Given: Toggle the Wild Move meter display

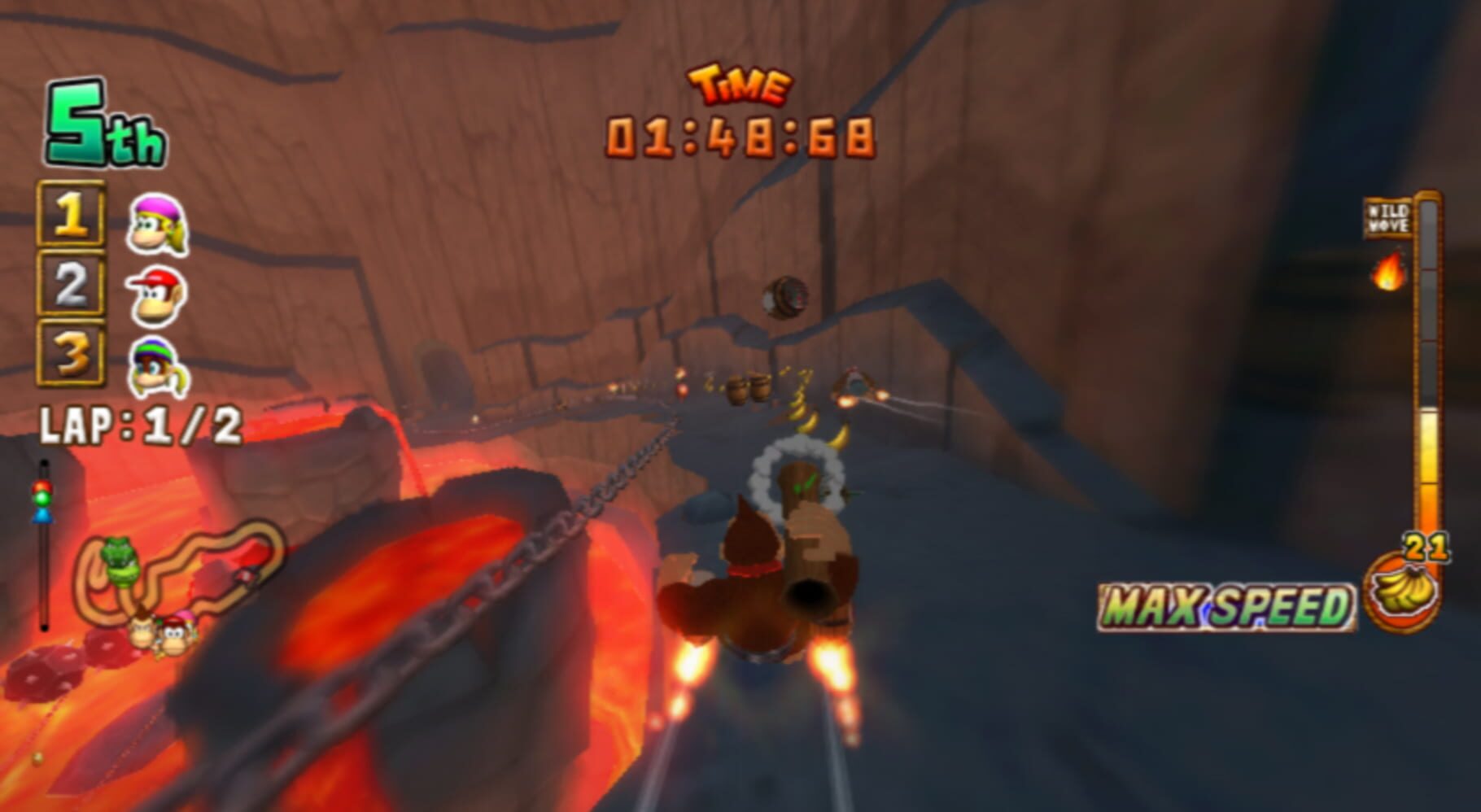Looking at the screenshot, I should pos(1389,218).
